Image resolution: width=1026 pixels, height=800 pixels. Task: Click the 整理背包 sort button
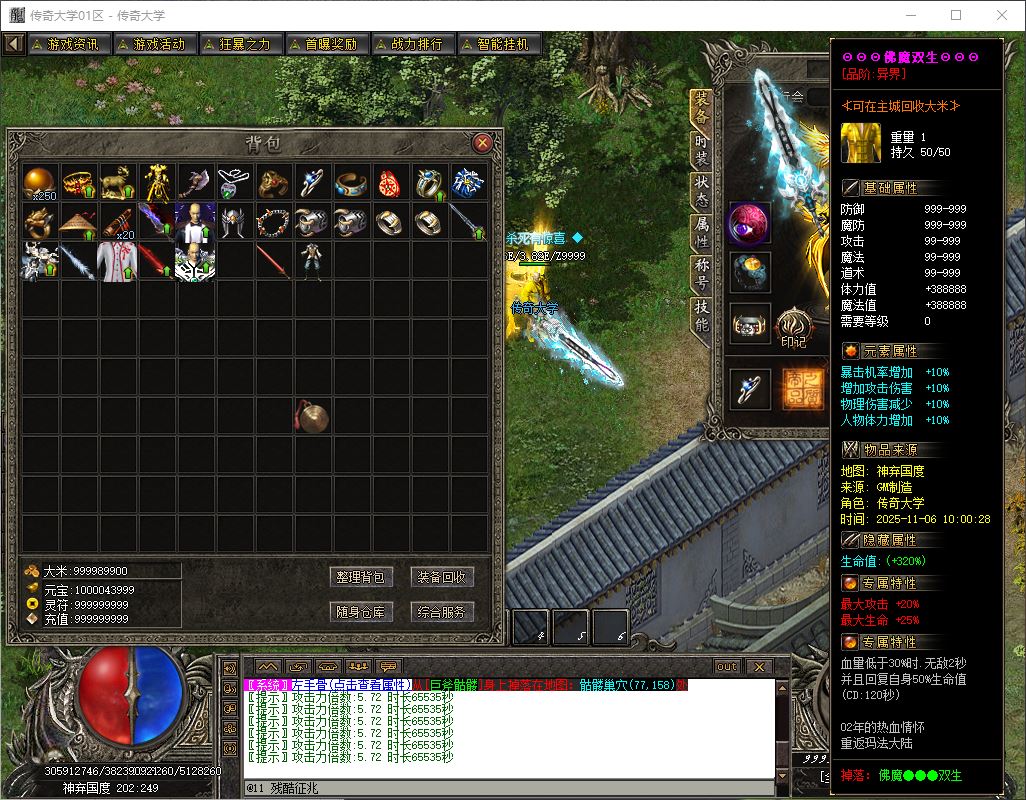tap(361, 577)
